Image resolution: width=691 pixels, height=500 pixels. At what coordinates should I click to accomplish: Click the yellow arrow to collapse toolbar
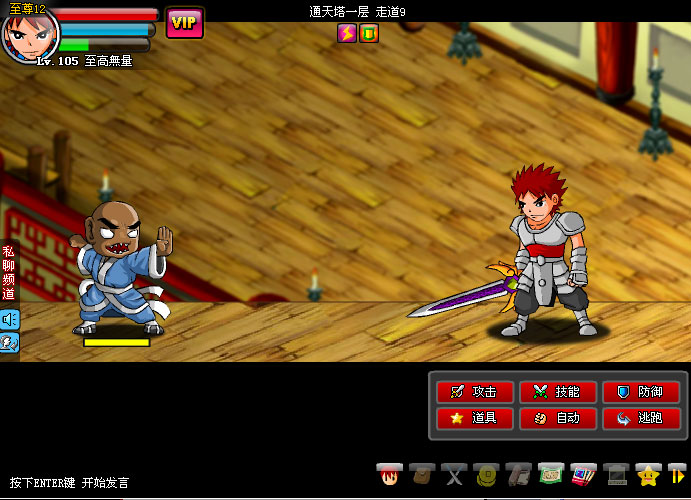pyautogui.click(x=677, y=474)
